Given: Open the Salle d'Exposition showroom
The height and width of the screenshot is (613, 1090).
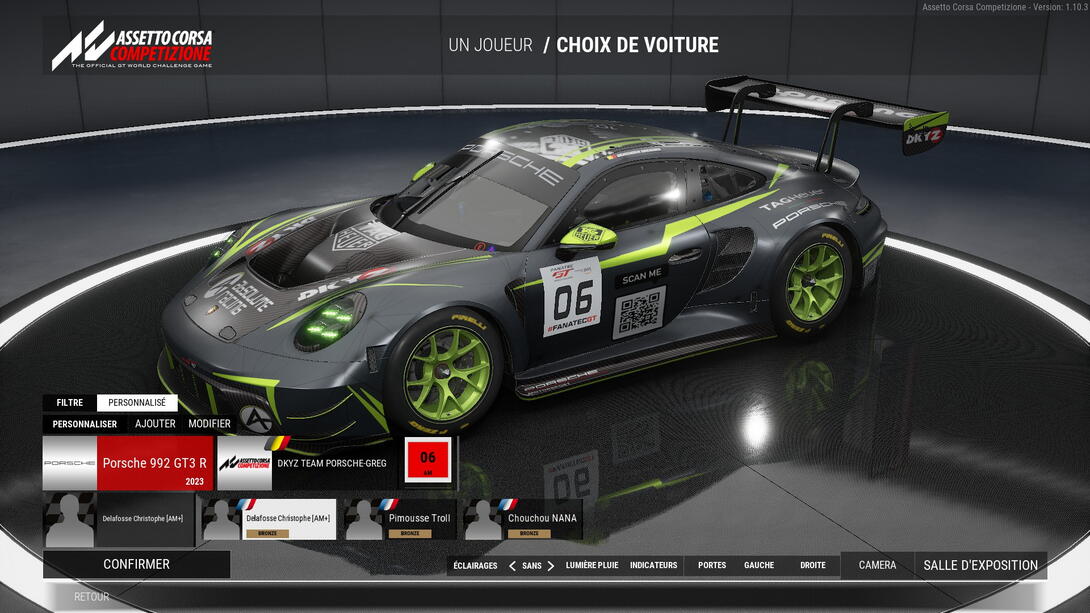Looking at the screenshot, I should pos(980,566).
